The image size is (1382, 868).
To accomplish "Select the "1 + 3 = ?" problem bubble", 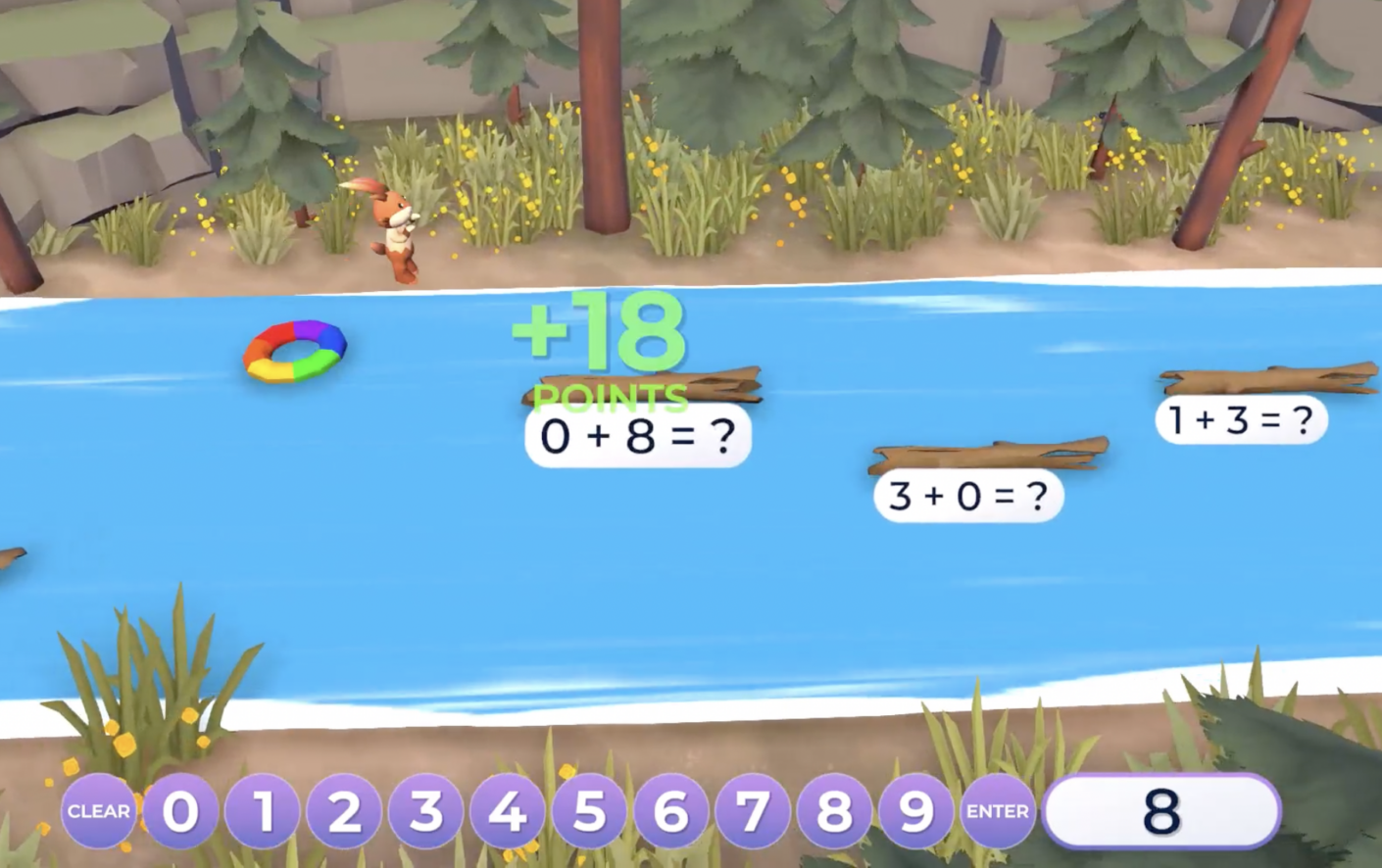I will [x=1240, y=420].
